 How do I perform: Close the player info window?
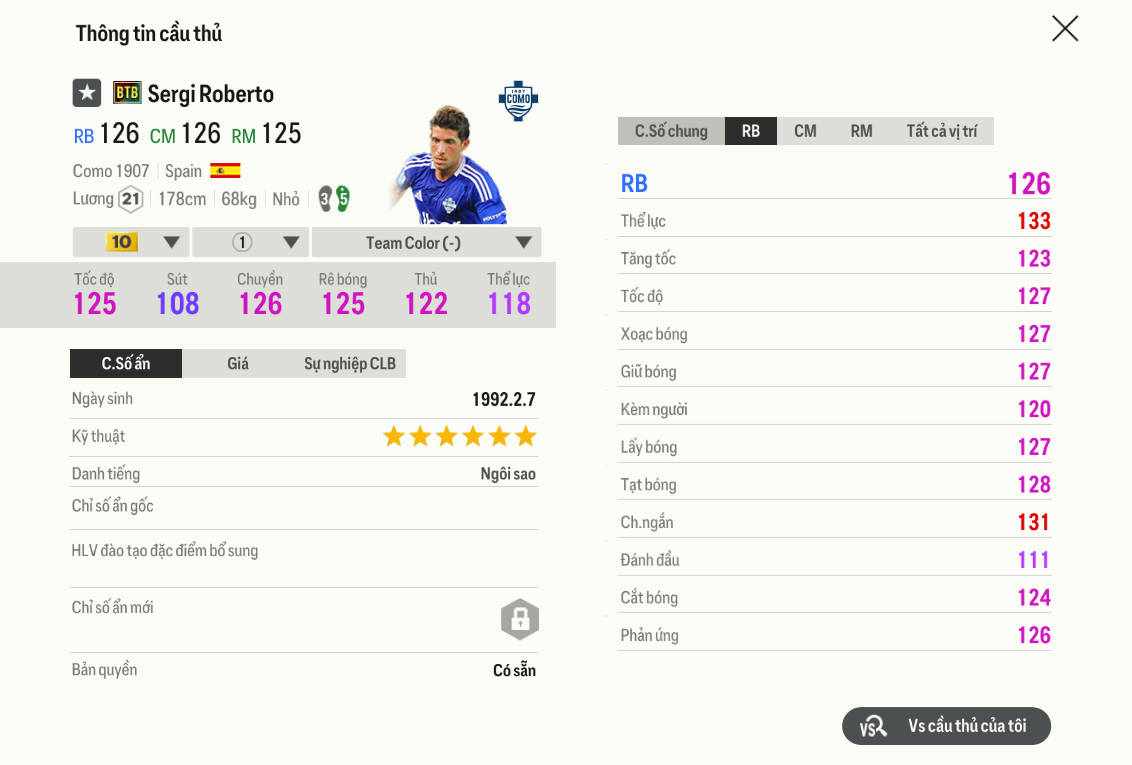[1065, 29]
